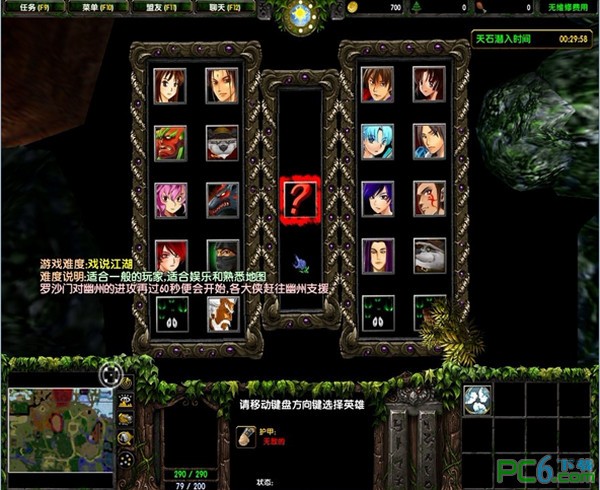Choose the red dragon hero portrait

point(222,199)
